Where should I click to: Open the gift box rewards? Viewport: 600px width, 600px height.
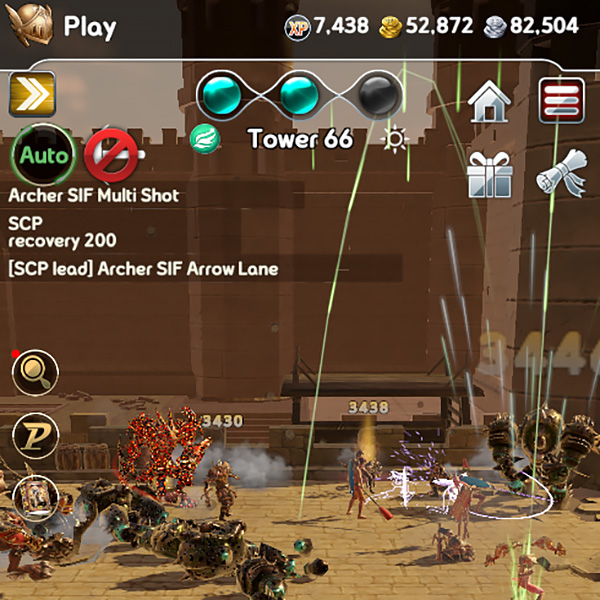490,176
